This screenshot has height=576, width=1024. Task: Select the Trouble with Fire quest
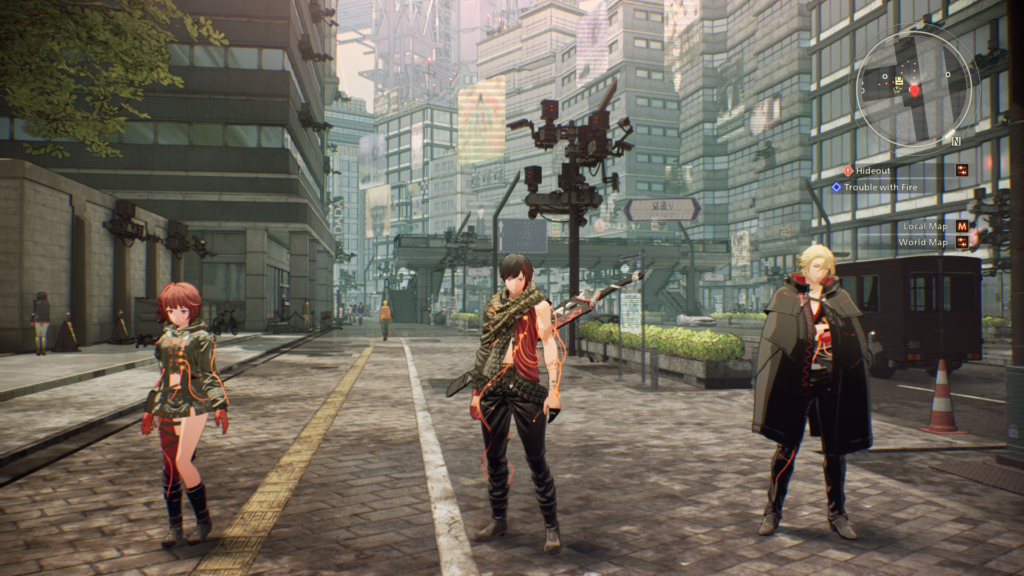click(x=879, y=186)
